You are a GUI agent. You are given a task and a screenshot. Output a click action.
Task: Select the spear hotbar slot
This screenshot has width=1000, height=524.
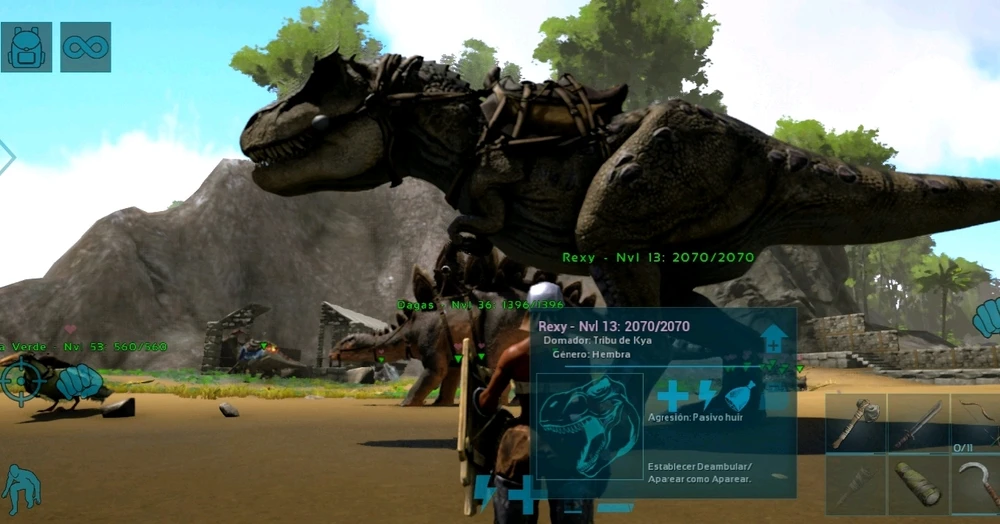(855, 485)
